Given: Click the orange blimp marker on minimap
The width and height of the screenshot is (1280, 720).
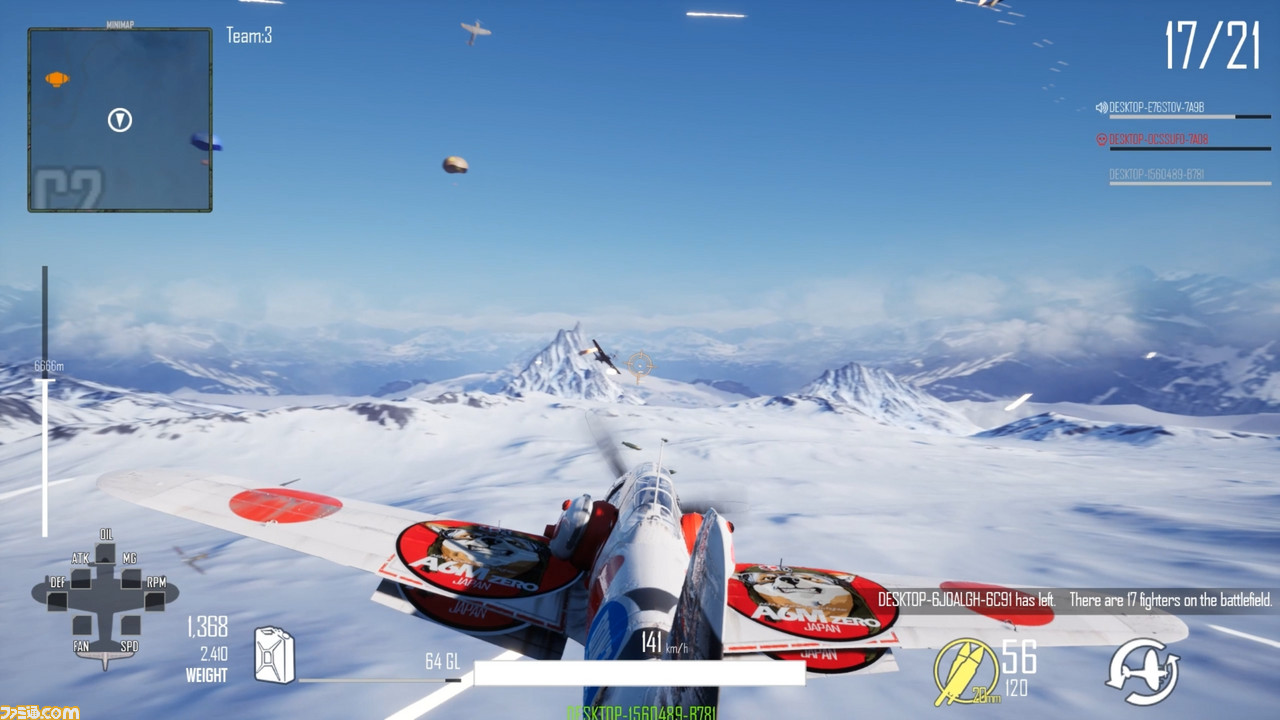Looking at the screenshot, I should (x=57, y=79).
